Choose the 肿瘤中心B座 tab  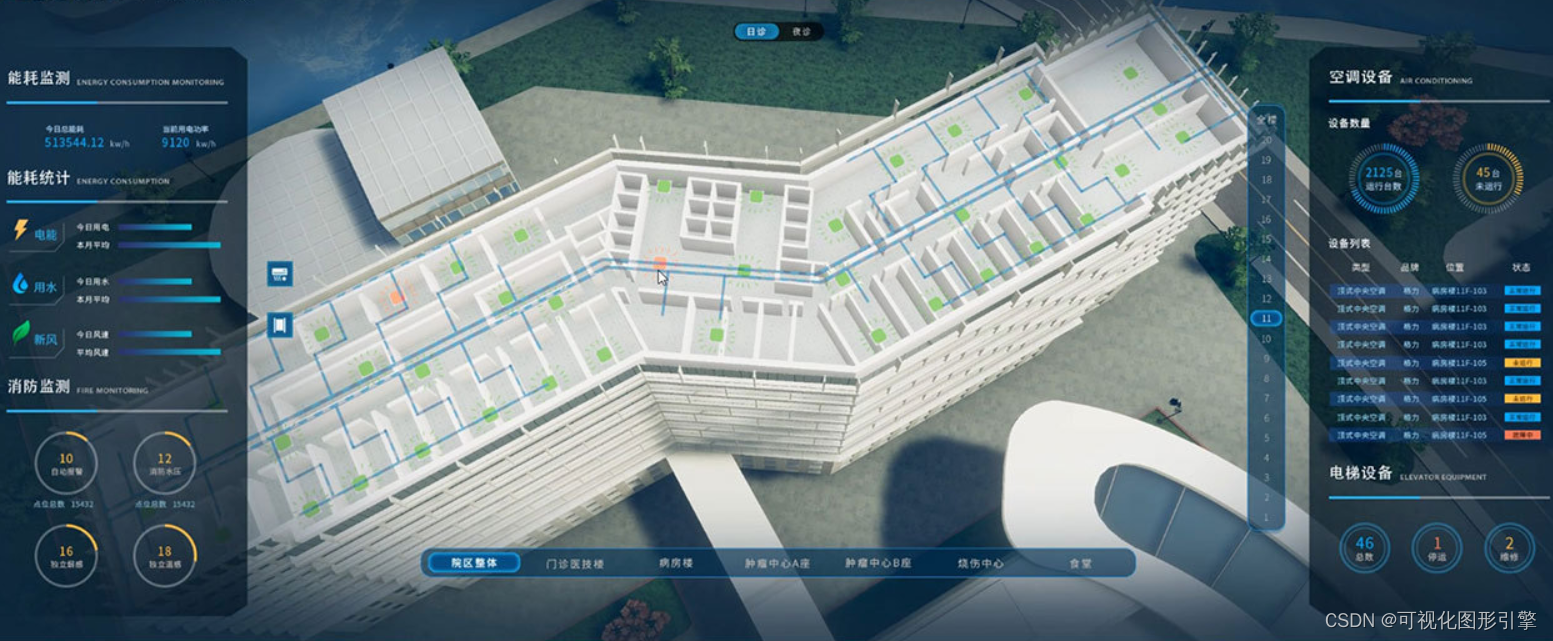(x=878, y=563)
